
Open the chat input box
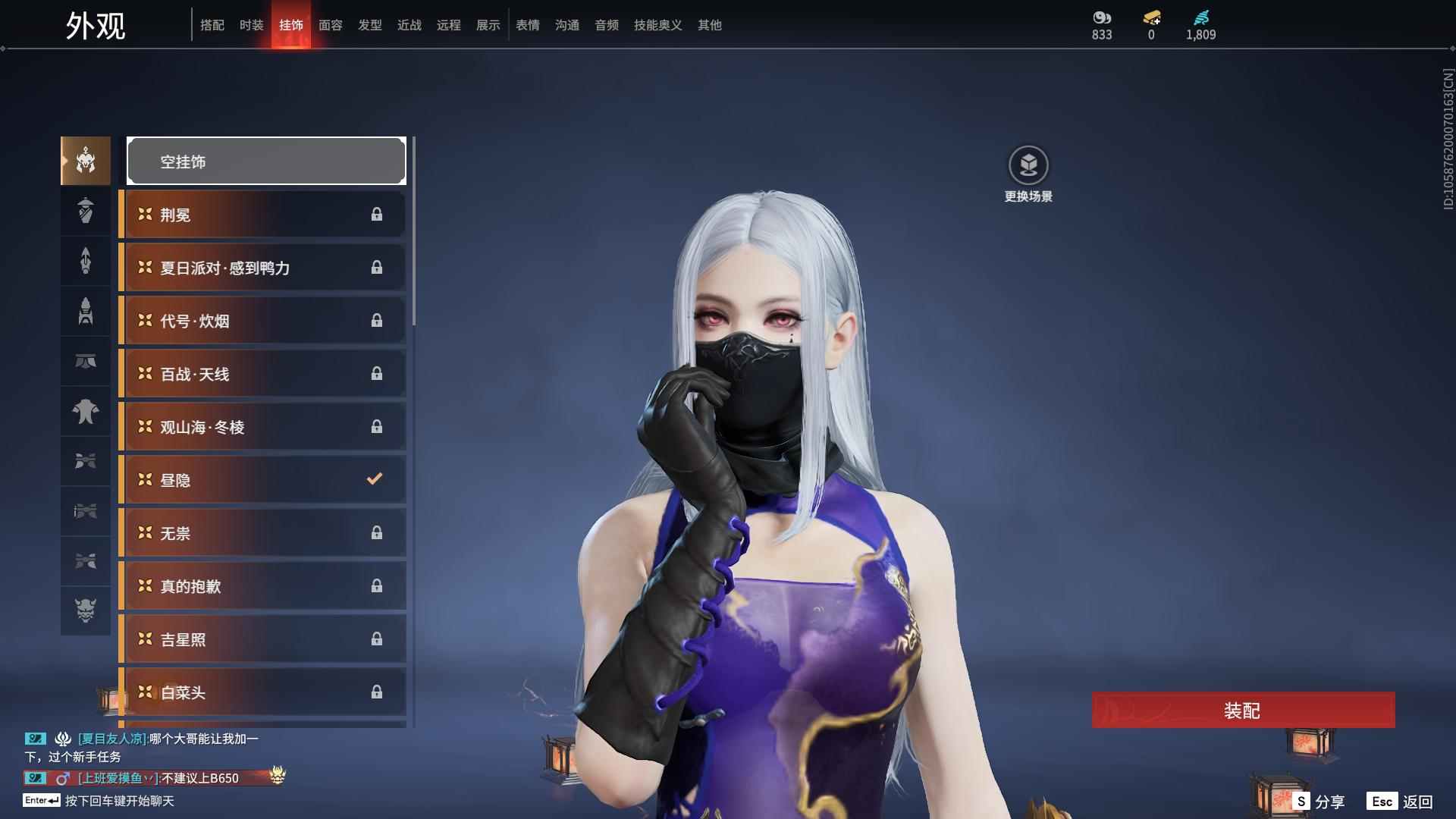click(x=119, y=801)
